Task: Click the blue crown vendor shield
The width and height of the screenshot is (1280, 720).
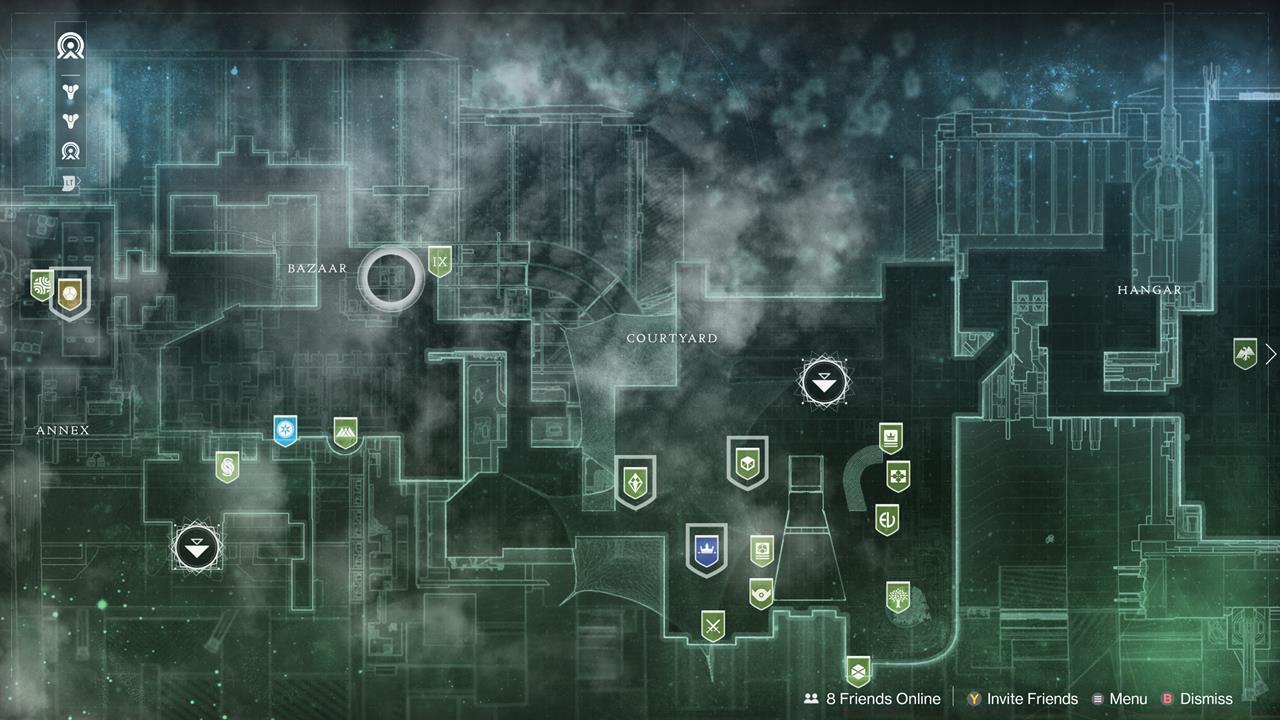Action: coord(707,548)
